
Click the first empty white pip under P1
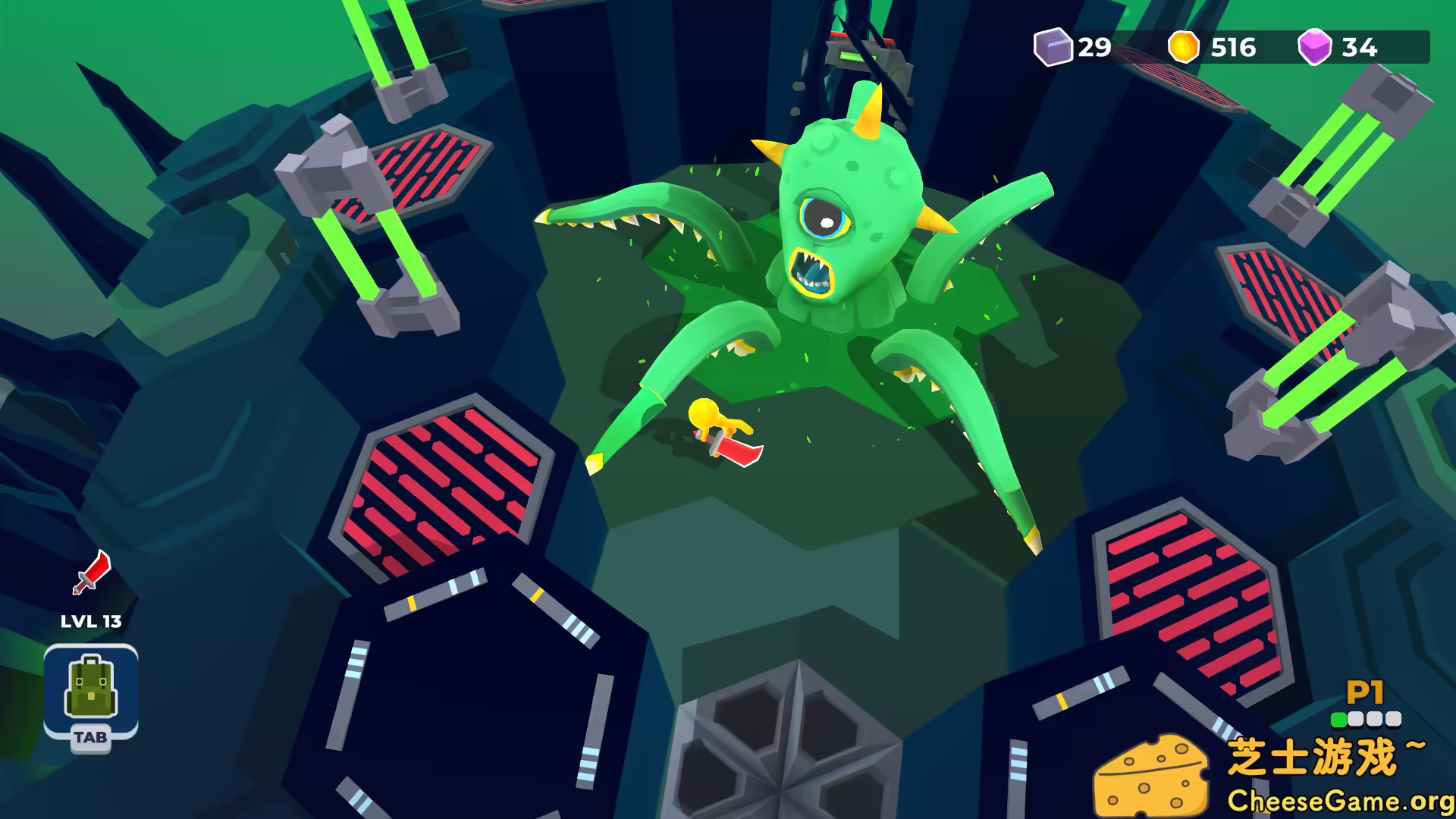pyautogui.click(x=1355, y=719)
